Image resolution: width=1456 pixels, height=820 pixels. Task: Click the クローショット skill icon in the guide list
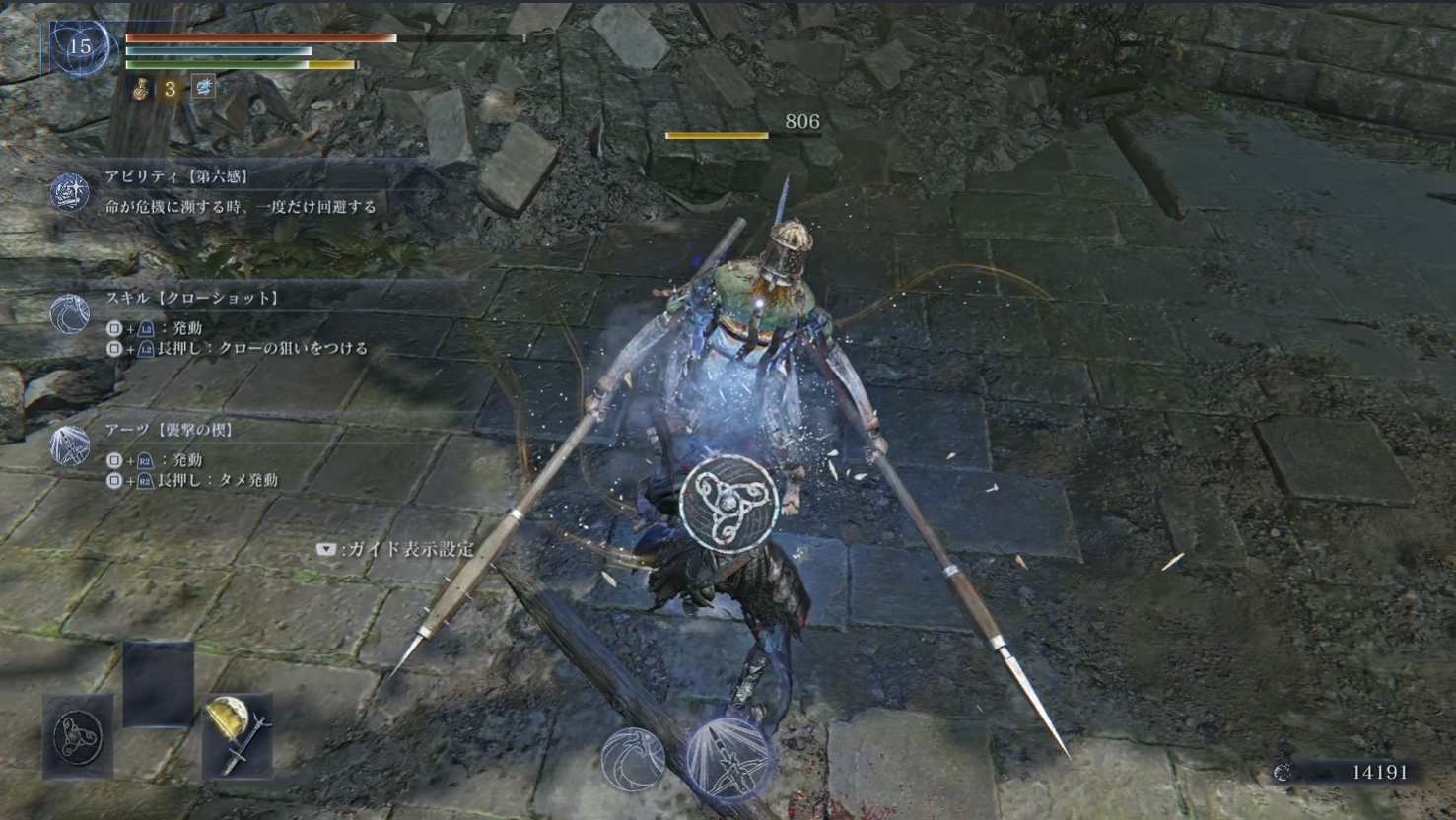click(70, 313)
